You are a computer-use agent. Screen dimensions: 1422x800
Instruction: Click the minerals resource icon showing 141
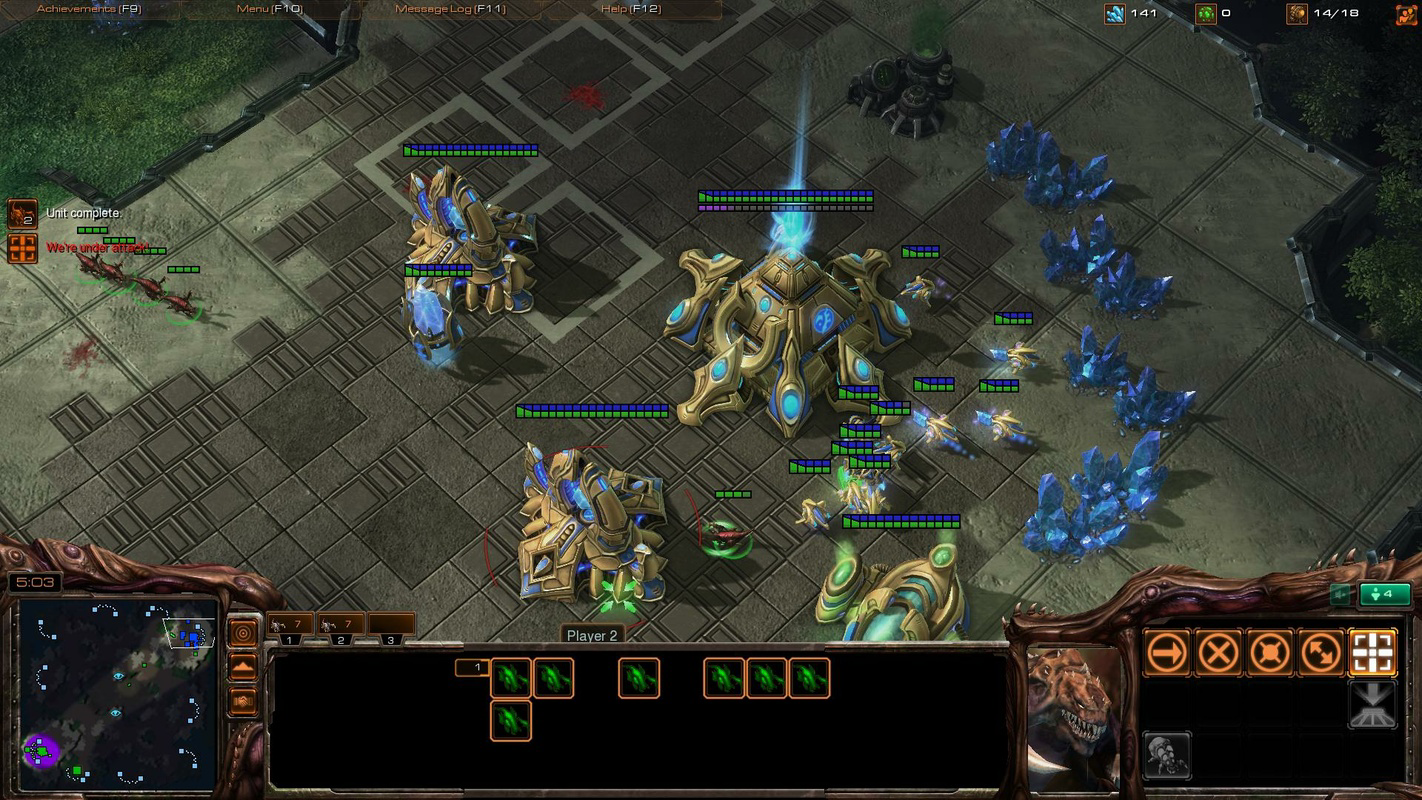click(1117, 13)
